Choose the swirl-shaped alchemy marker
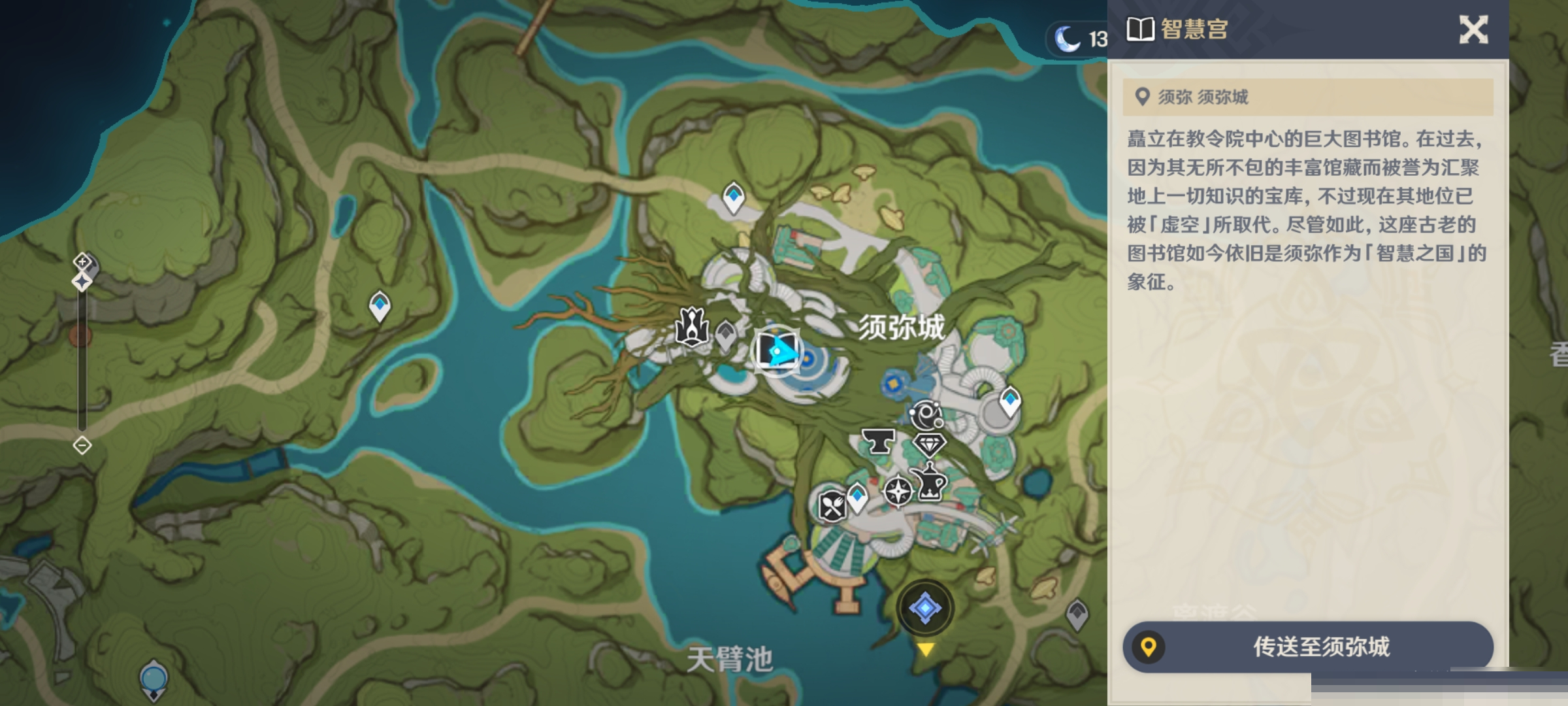The image size is (1568, 706). (926, 414)
